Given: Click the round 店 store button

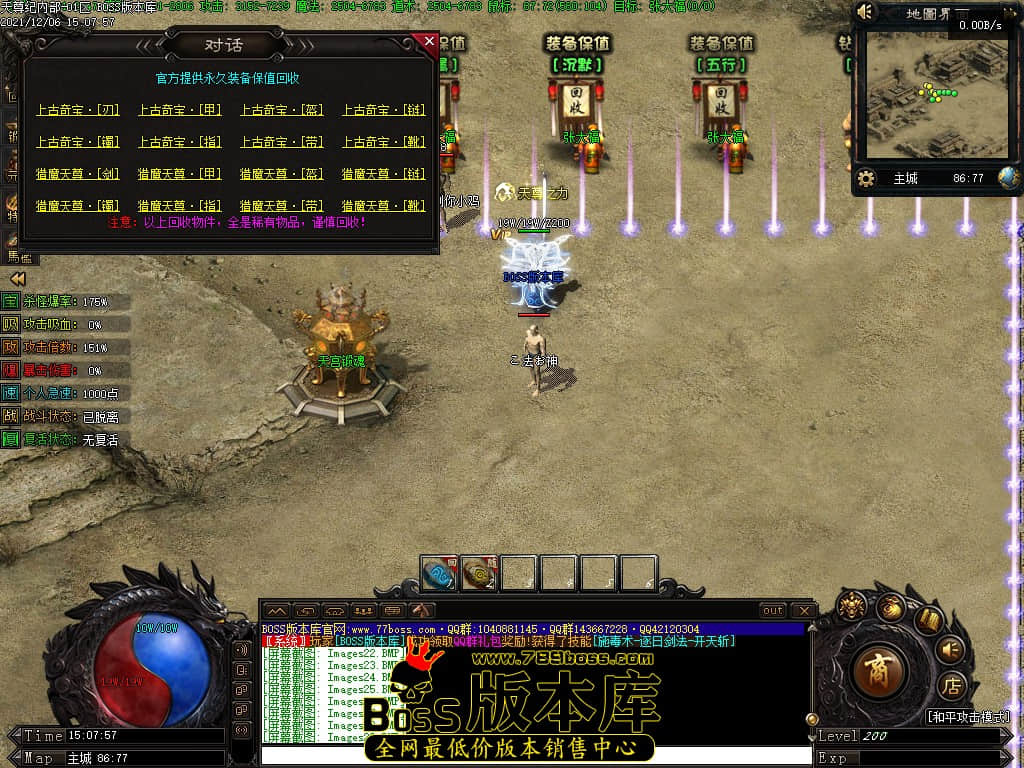Looking at the screenshot, I should pos(951,686).
